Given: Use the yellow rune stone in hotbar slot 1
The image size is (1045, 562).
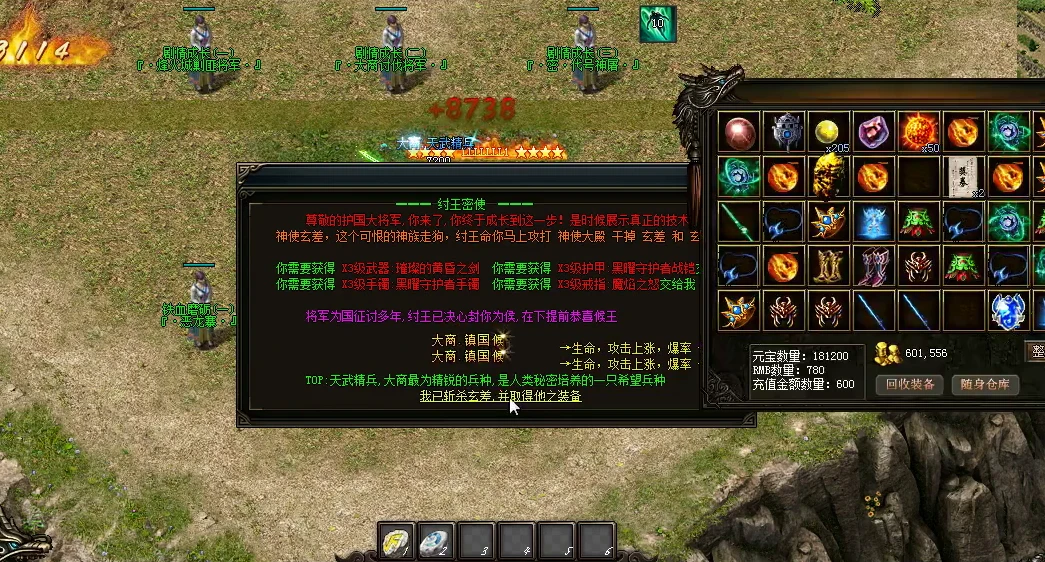Looking at the screenshot, I should 395,541.
